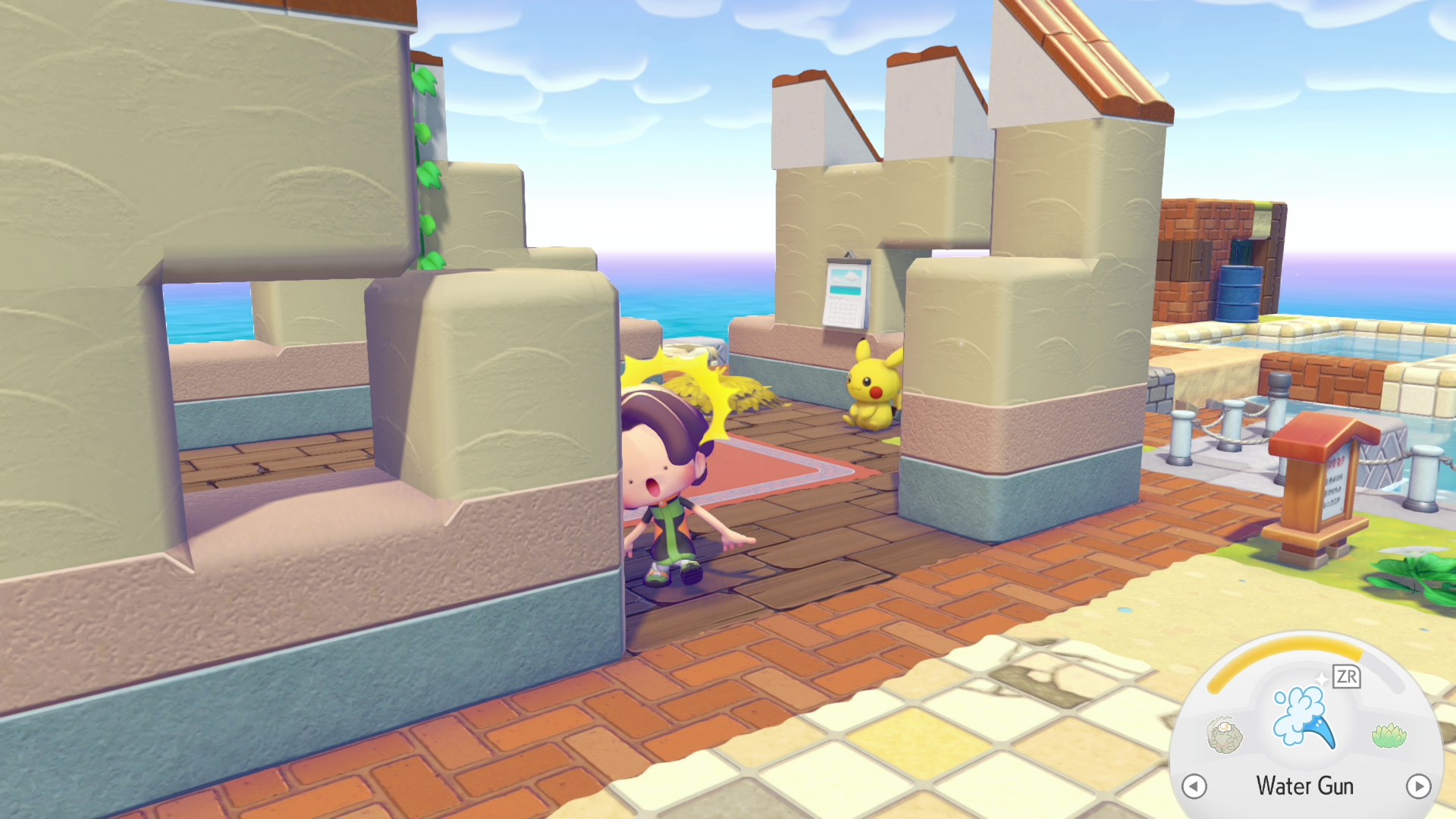The height and width of the screenshot is (819, 1456).
Task: Activate the Water Gun move icon
Action: [x=1303, y=717]
